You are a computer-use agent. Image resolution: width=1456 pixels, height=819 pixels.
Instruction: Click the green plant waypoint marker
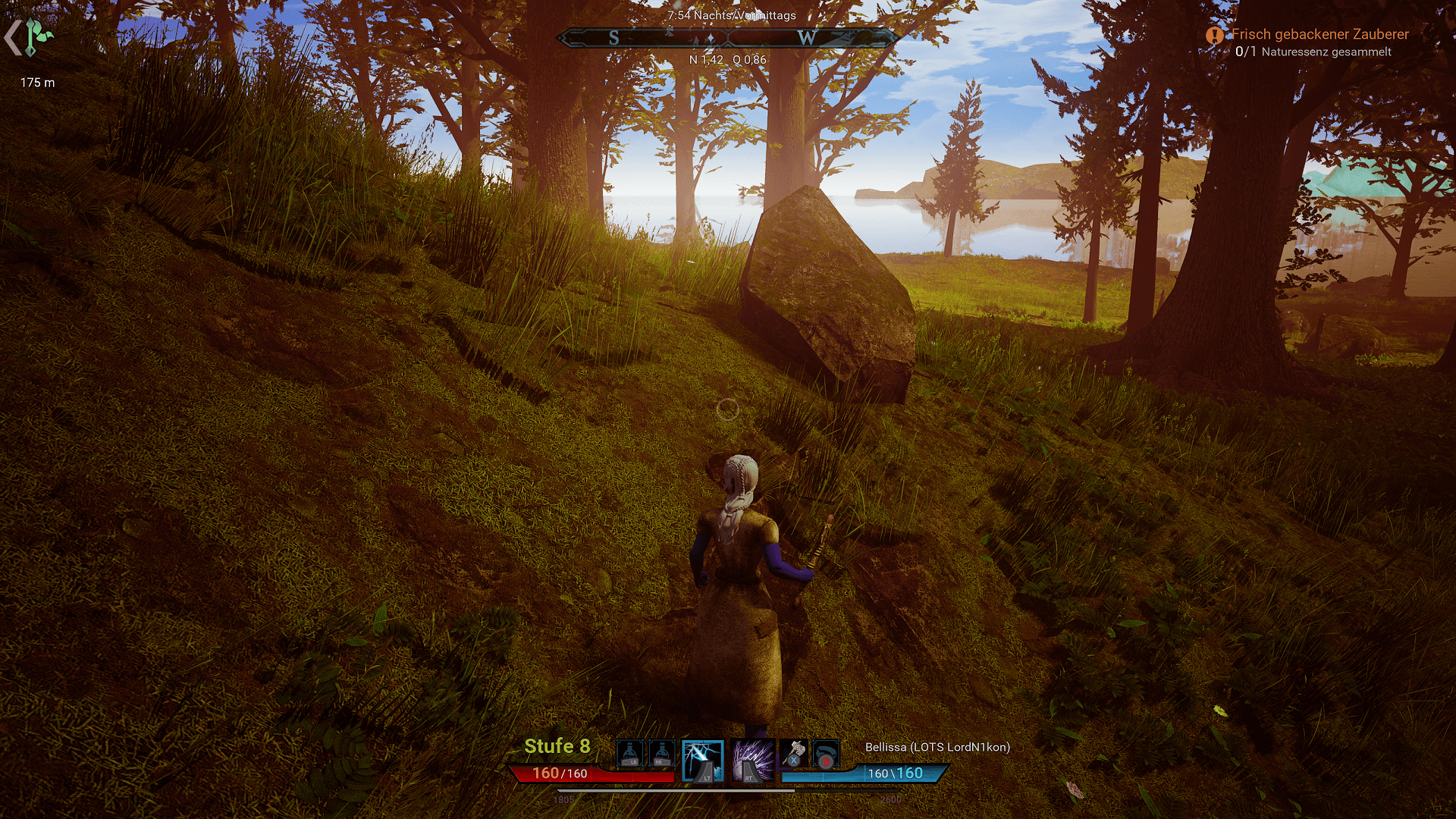click(37, 37)
